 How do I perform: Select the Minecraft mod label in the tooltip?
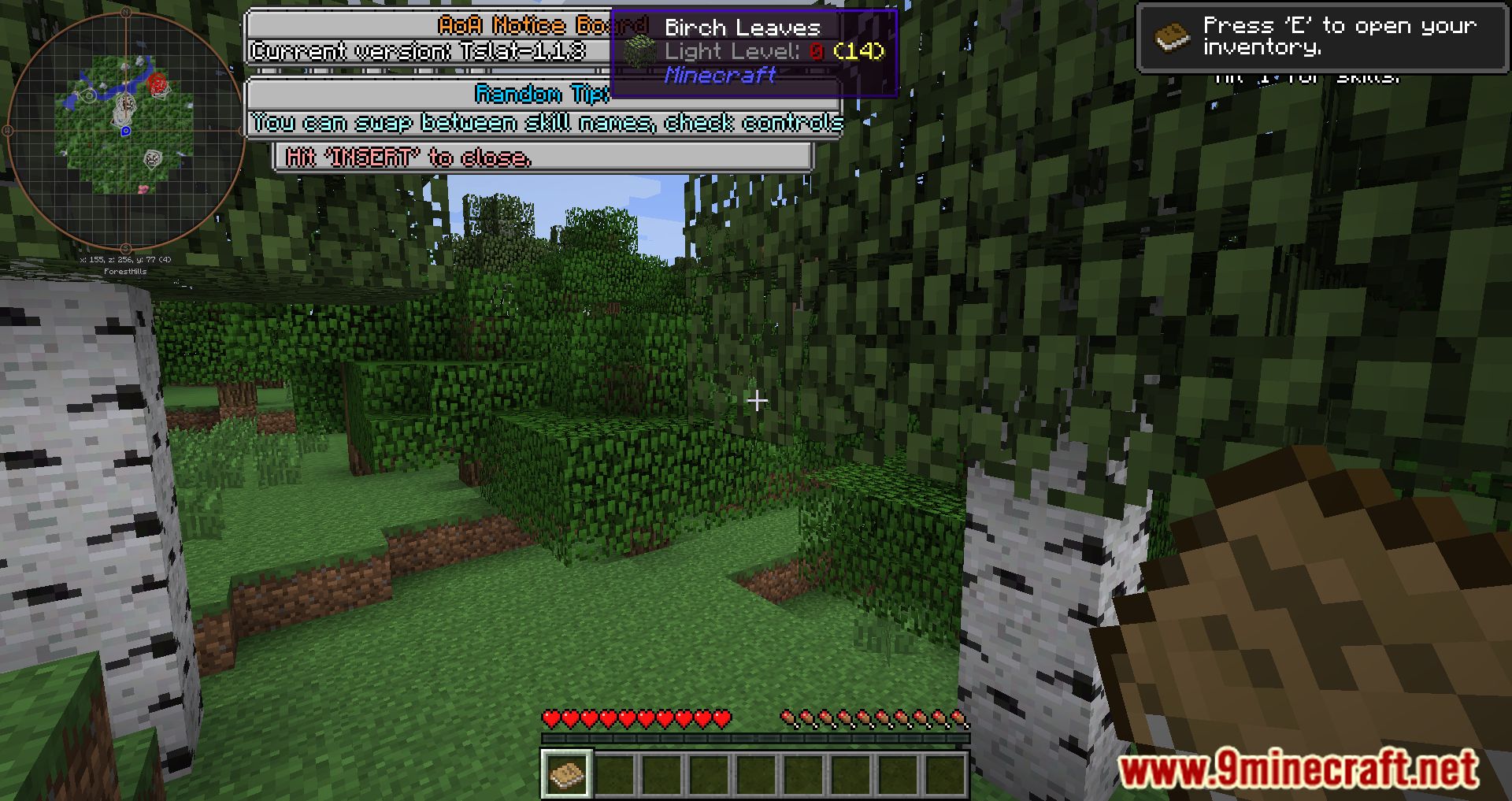coord(719,76)
